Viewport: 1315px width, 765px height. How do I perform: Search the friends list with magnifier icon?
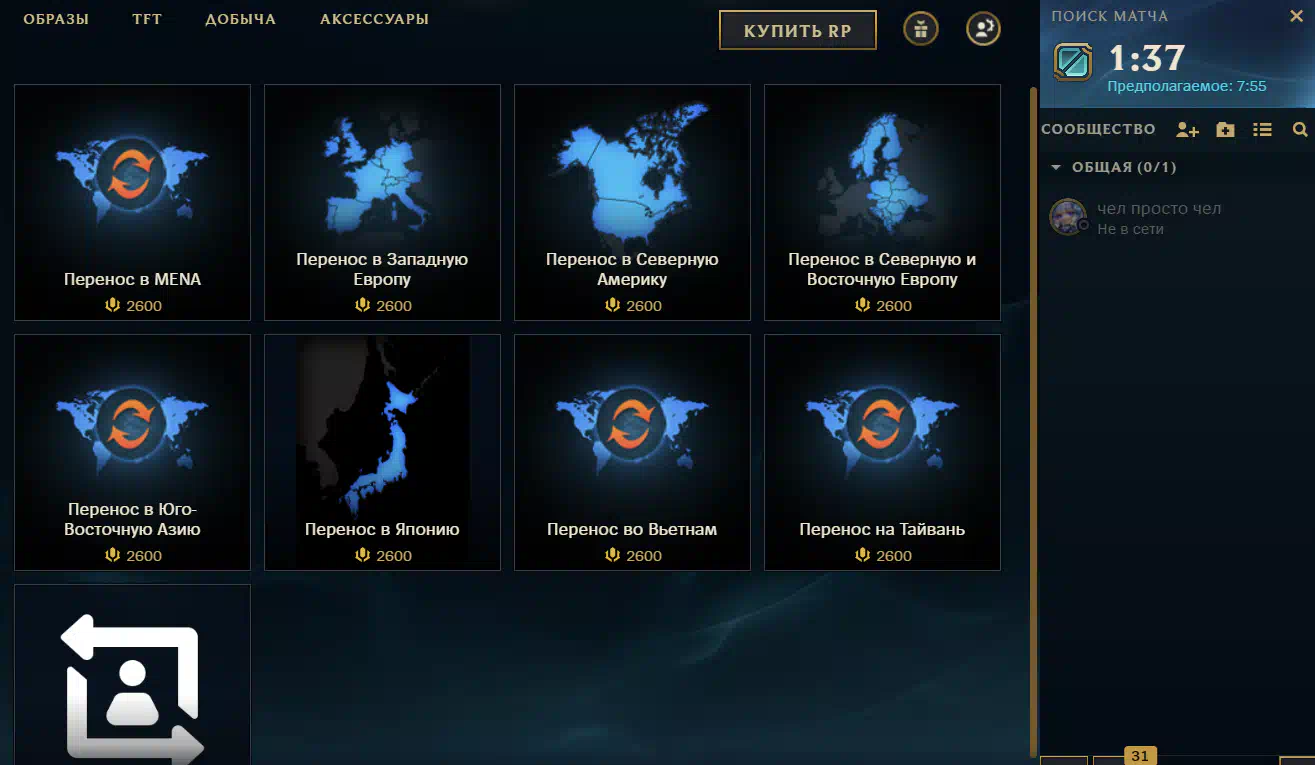[x=1299, y=130]
